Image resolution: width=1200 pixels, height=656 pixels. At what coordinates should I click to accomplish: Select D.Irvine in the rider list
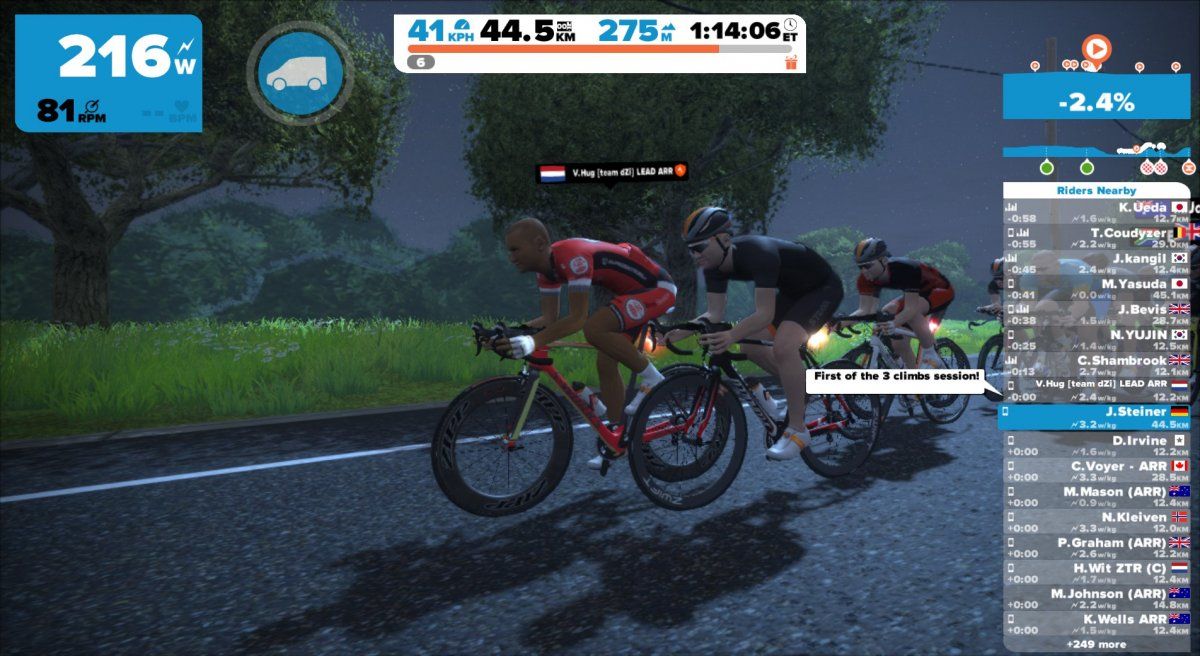coord(1096,445)
